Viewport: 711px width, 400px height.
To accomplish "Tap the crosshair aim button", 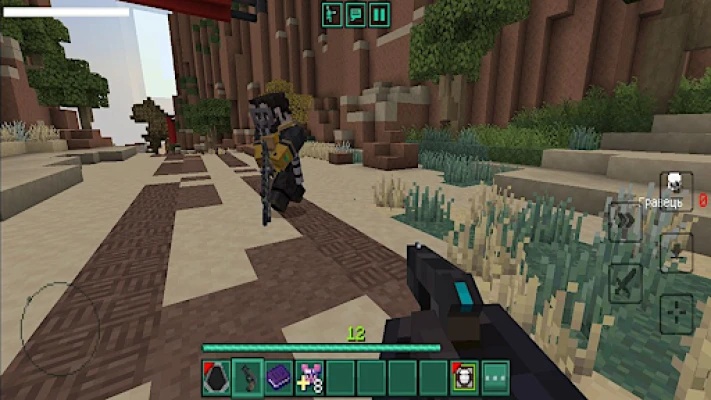I will [676, 313].
